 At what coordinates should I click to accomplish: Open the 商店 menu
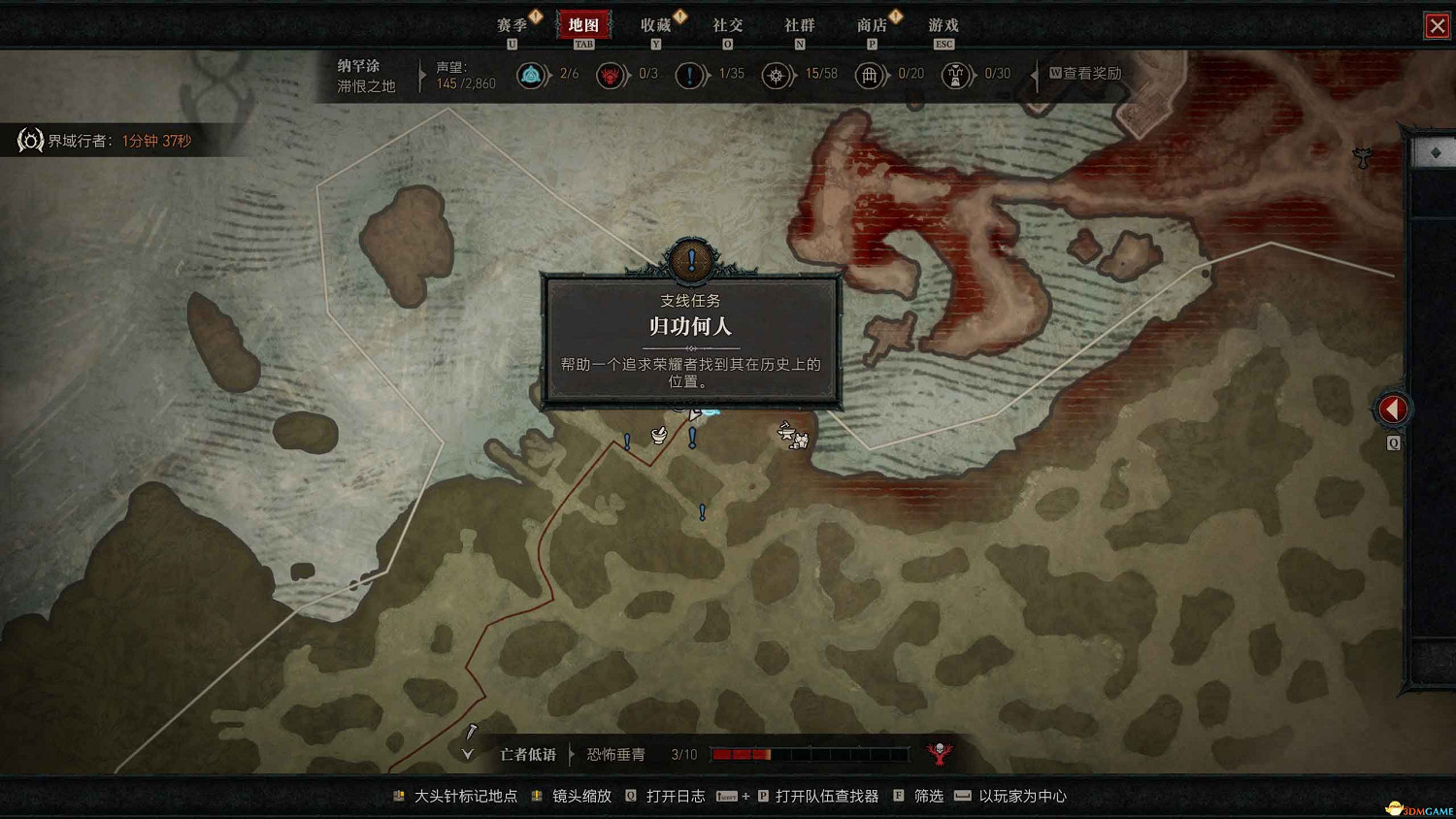pyautogui.click(x=872, y=26)
